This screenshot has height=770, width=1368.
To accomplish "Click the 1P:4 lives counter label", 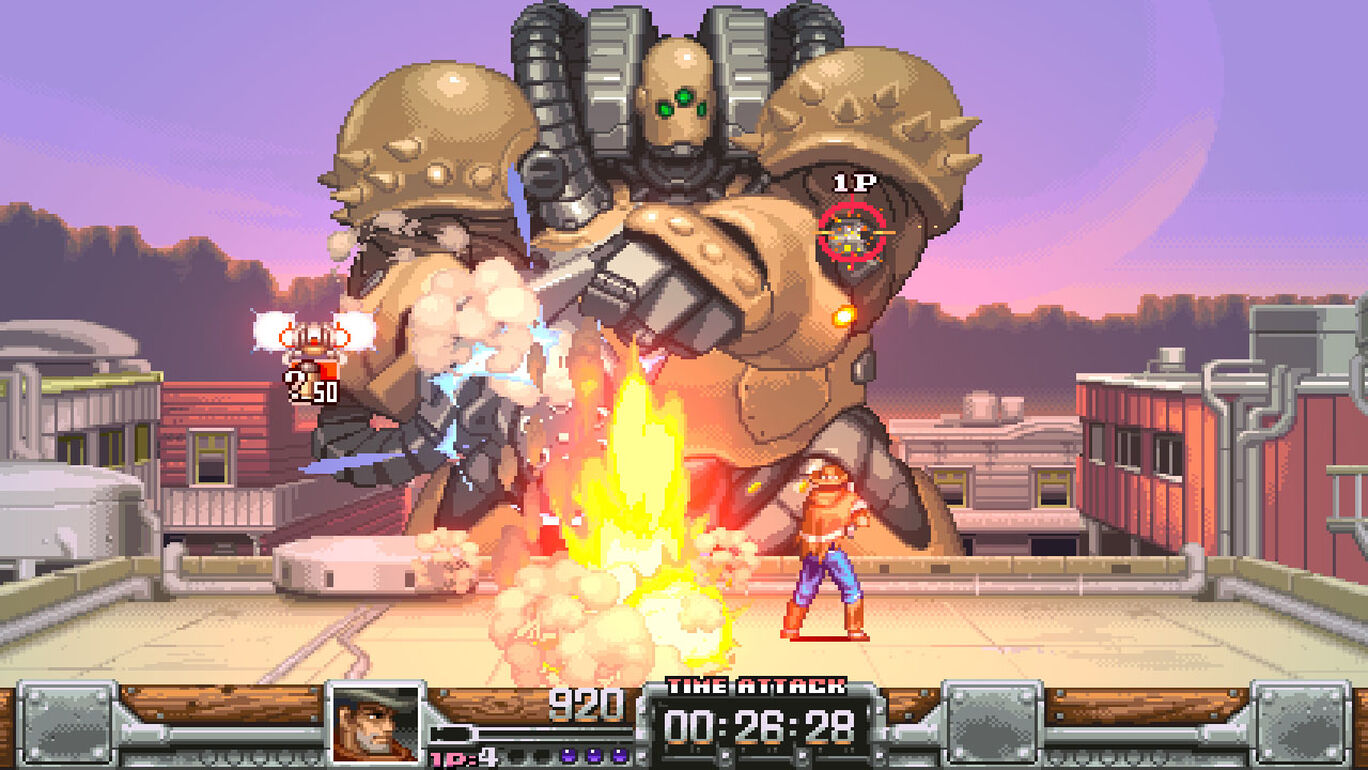I will (461, 757).
